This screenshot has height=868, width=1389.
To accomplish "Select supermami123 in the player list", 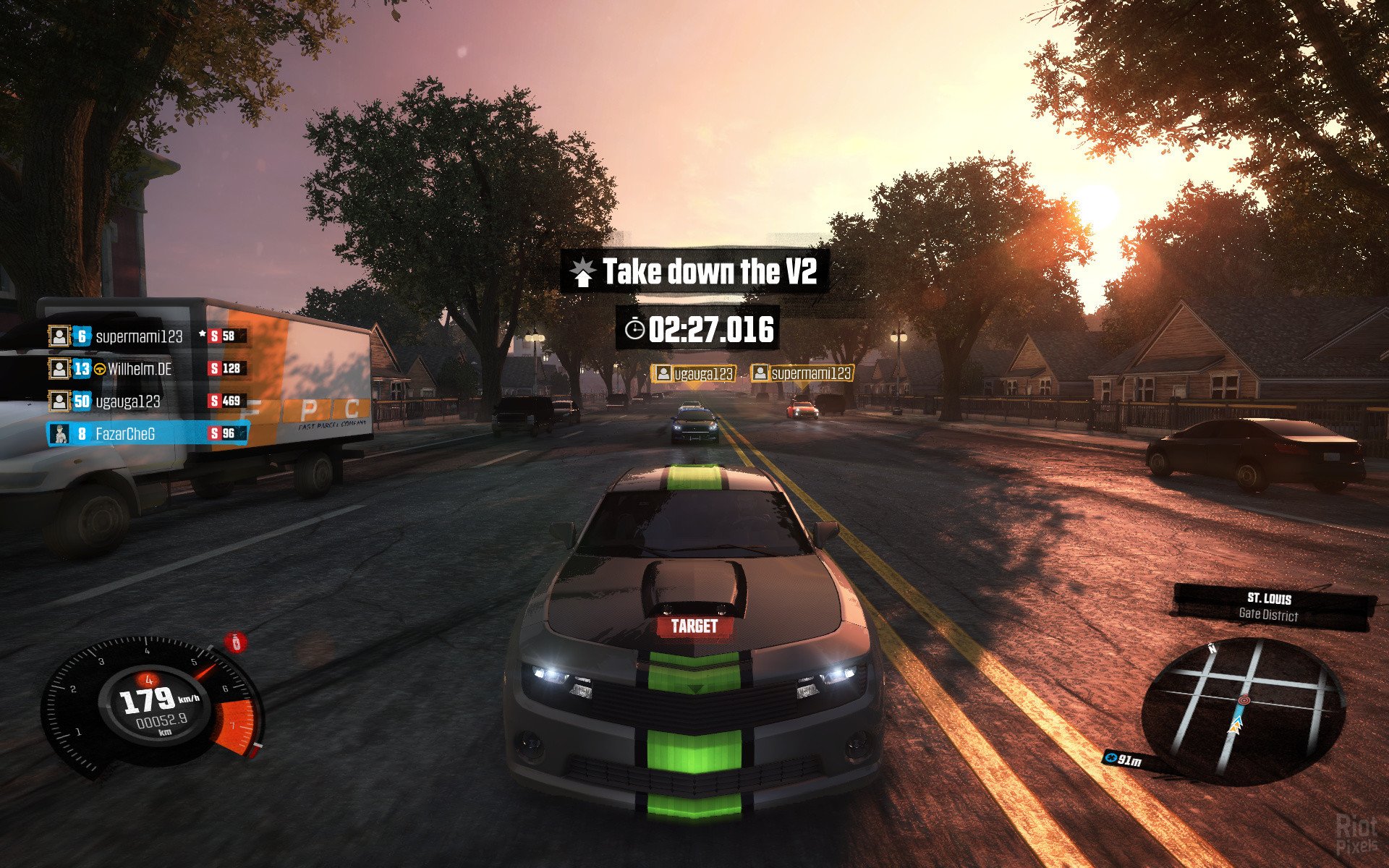I will pos(139,336).
